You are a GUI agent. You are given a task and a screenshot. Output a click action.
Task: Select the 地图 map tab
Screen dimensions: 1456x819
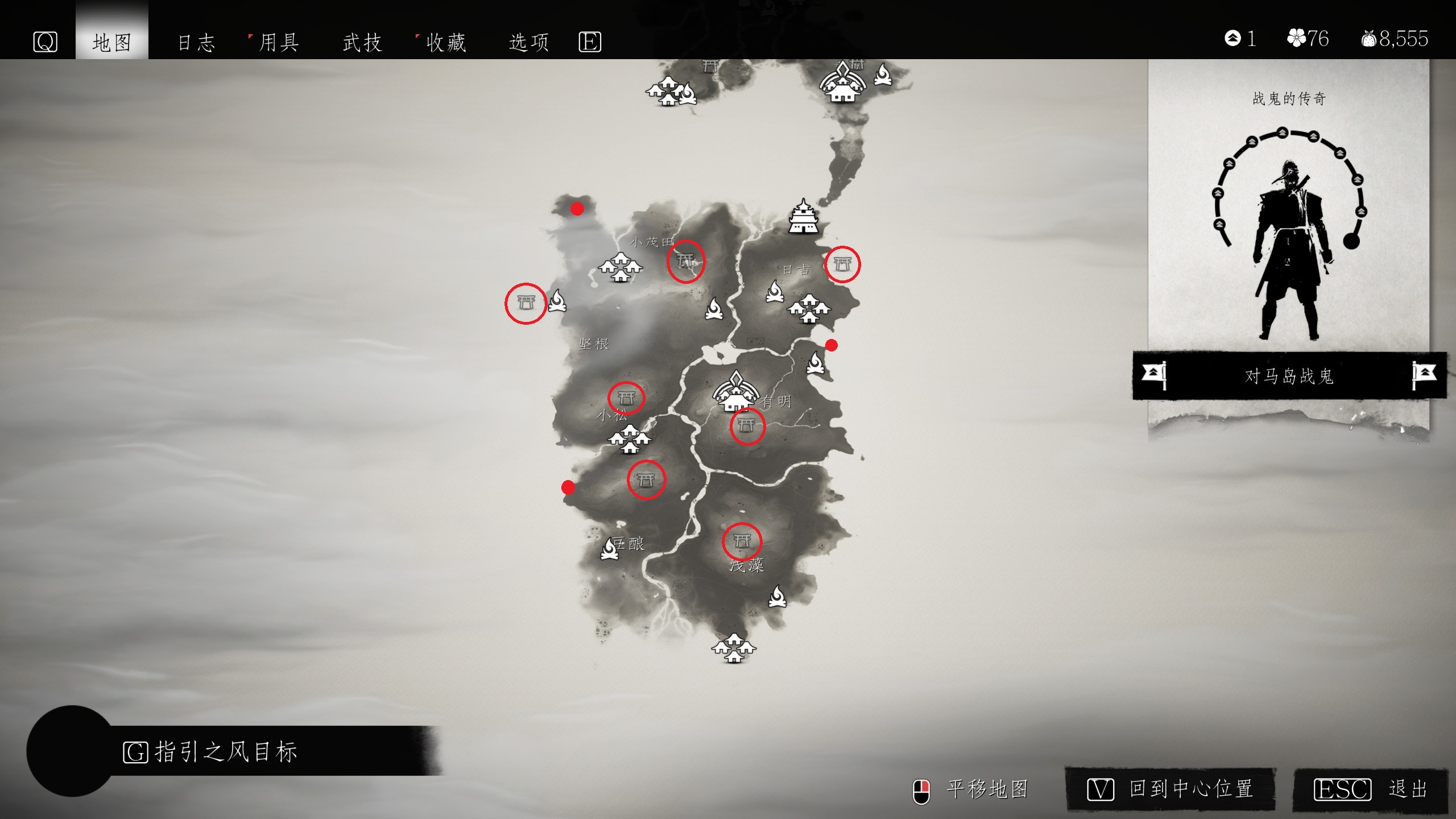[112, 42]
